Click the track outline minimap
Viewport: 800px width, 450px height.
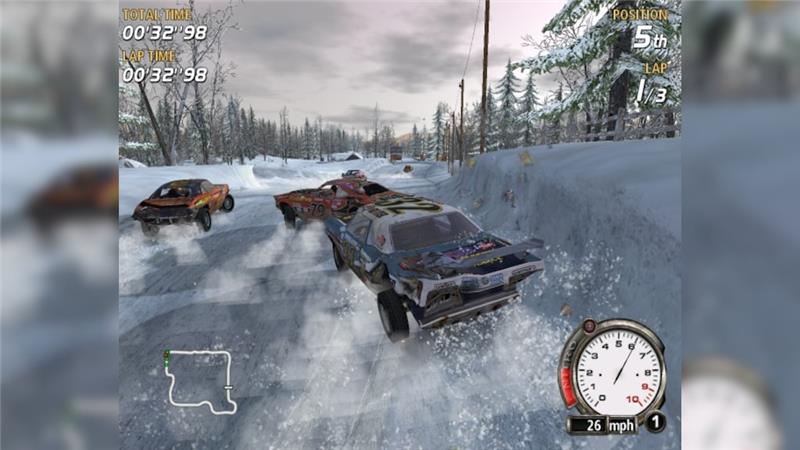pos(200,380)
